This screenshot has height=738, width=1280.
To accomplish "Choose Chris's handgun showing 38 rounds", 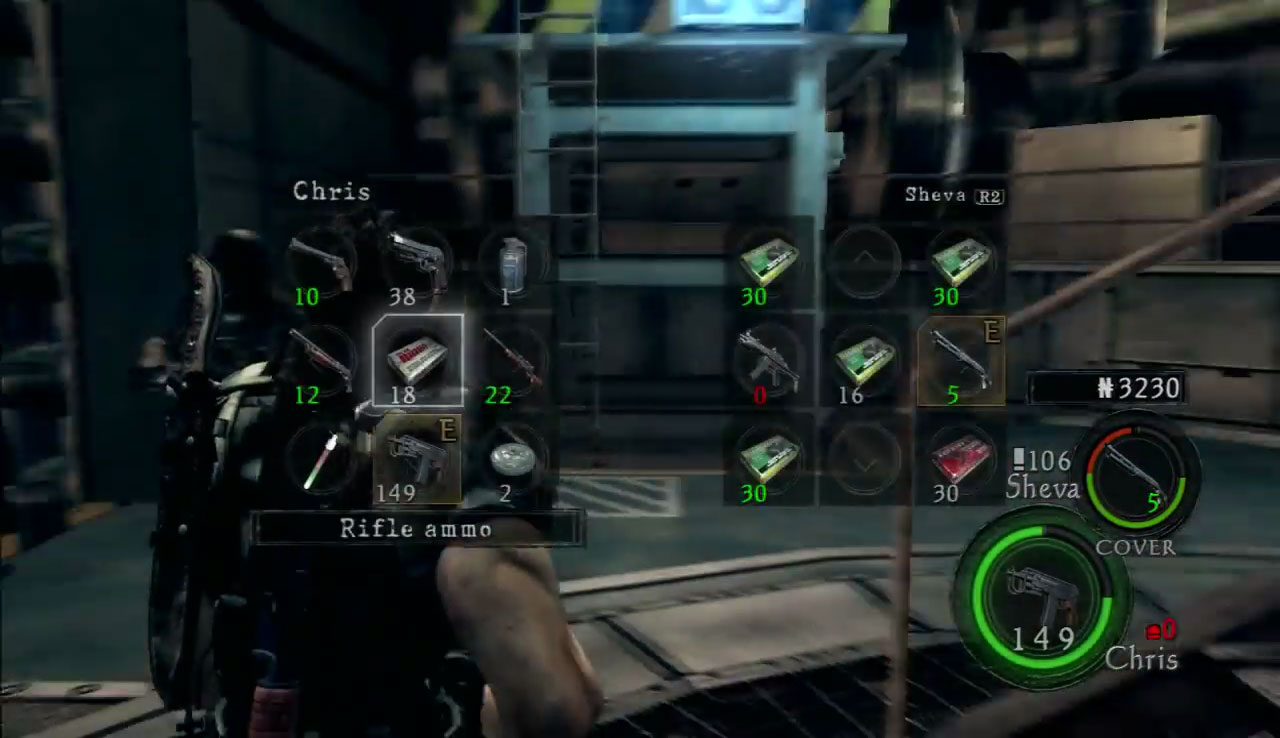I will click(416, 265).
